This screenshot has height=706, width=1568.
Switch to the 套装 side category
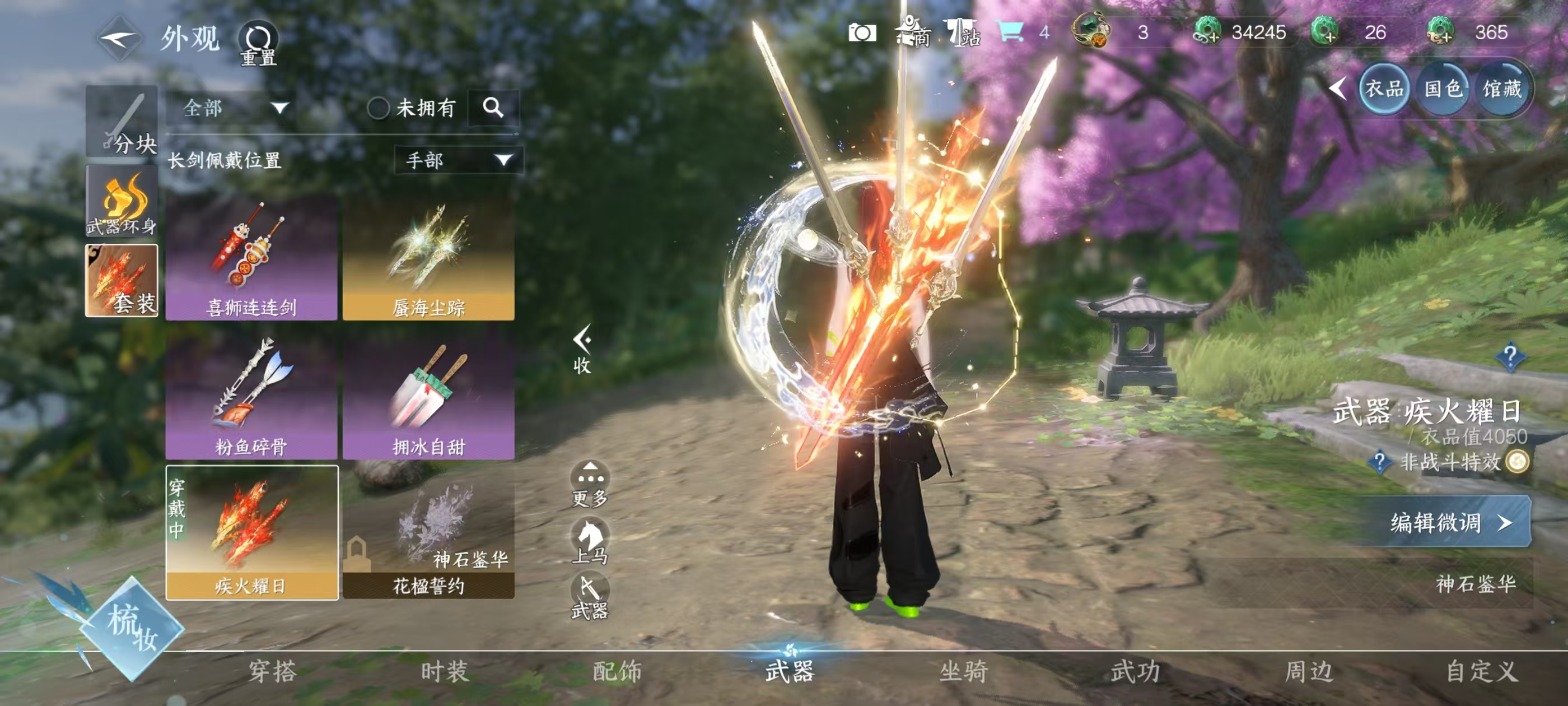122,280
